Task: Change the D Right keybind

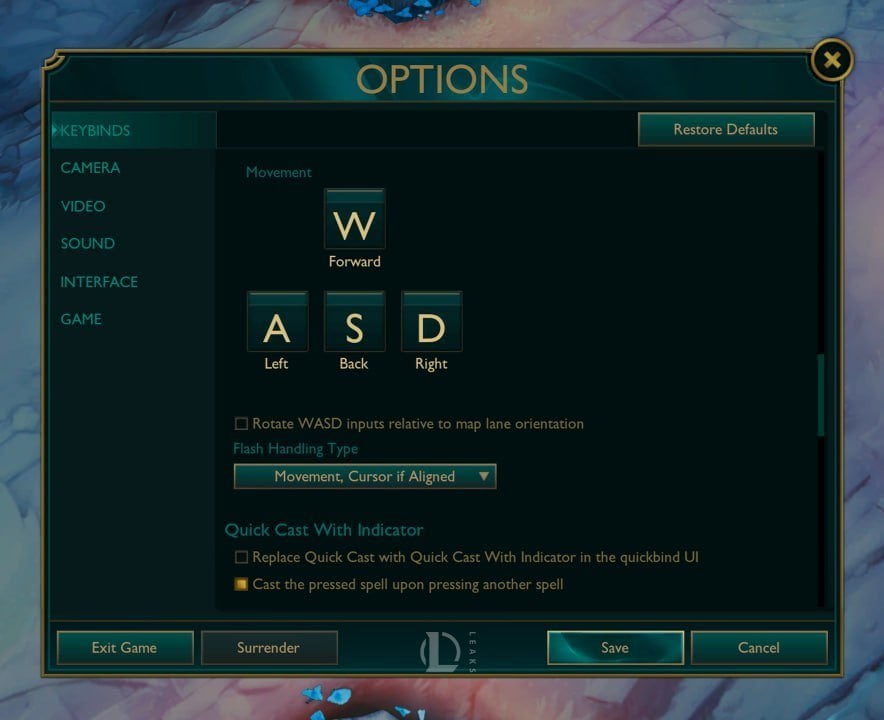Action: pos(431,323)
